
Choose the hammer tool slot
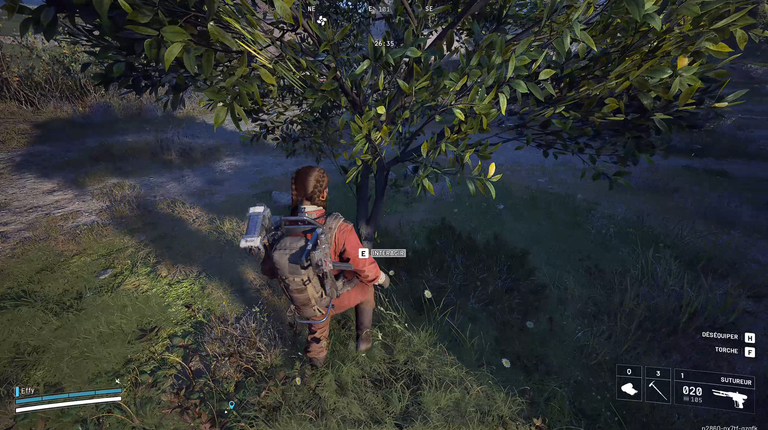[657, 389]
